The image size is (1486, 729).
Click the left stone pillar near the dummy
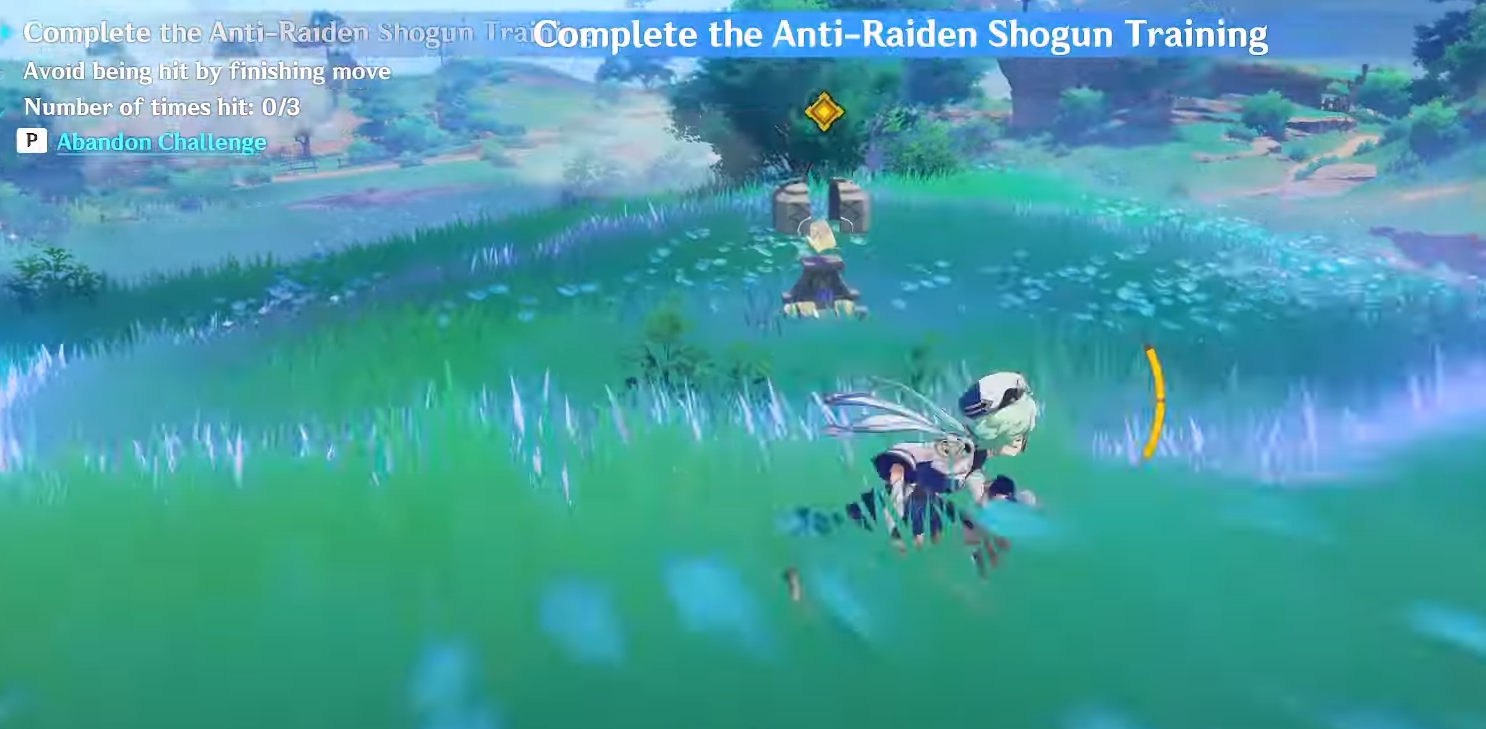[x=790, y=205]
